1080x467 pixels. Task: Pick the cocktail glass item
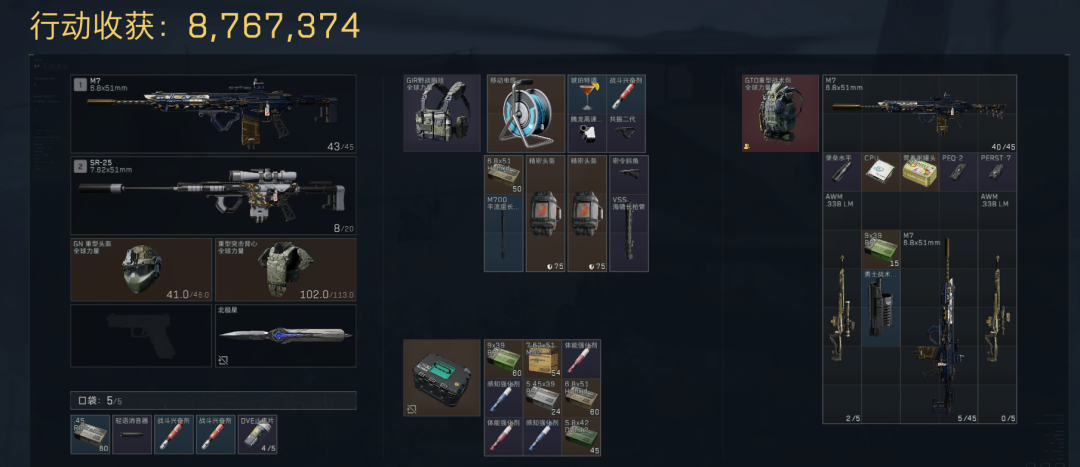587,94
